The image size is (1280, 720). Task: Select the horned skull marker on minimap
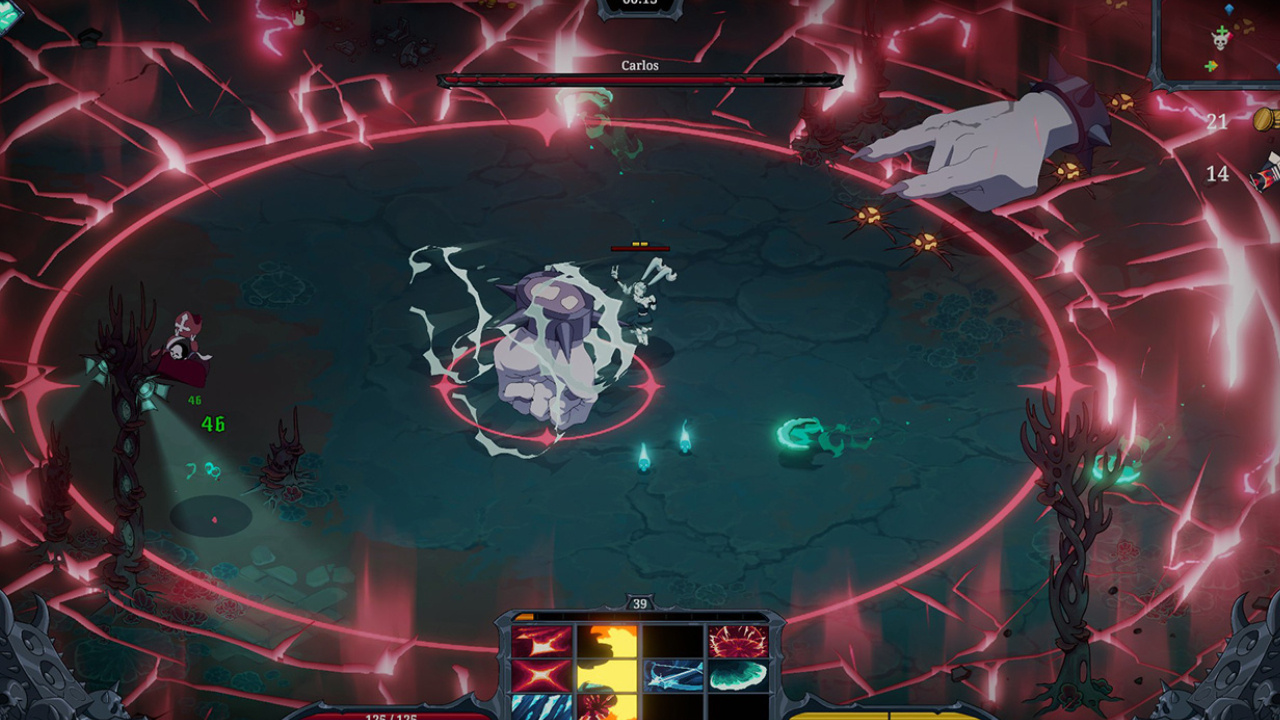pos(1220,39)
